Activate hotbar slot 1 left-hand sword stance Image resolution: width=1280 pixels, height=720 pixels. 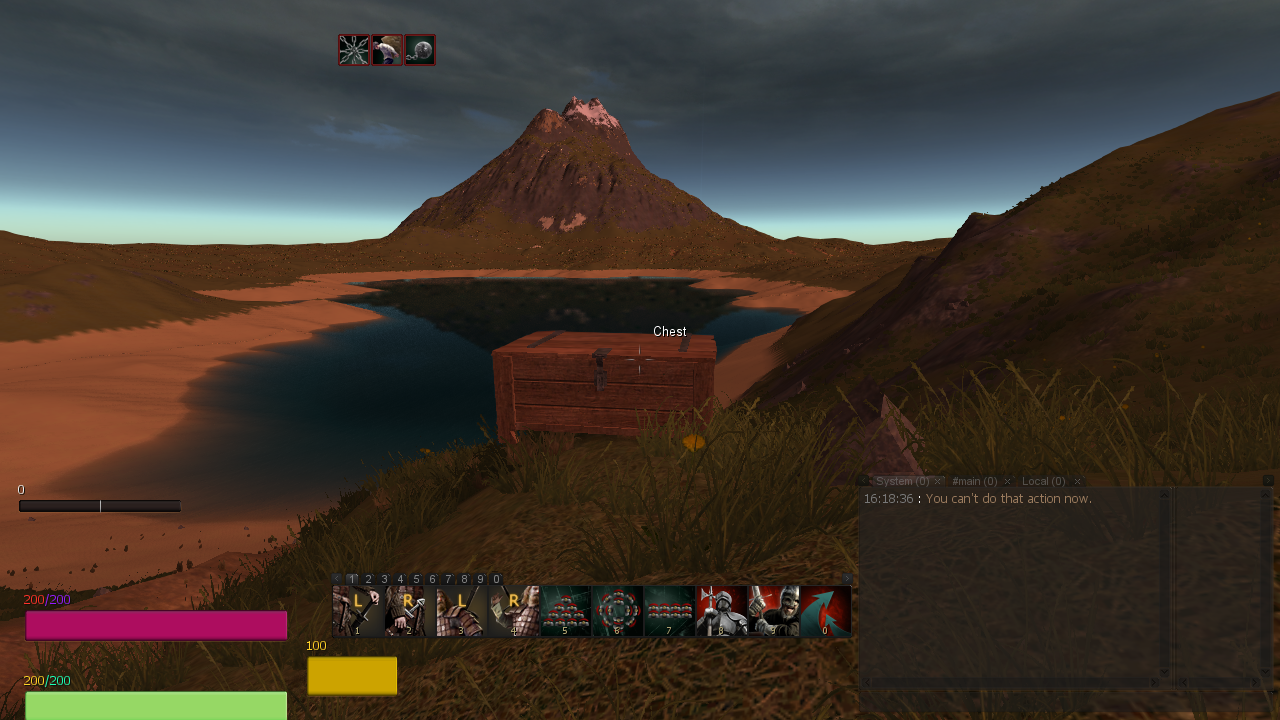coord(357,611)
